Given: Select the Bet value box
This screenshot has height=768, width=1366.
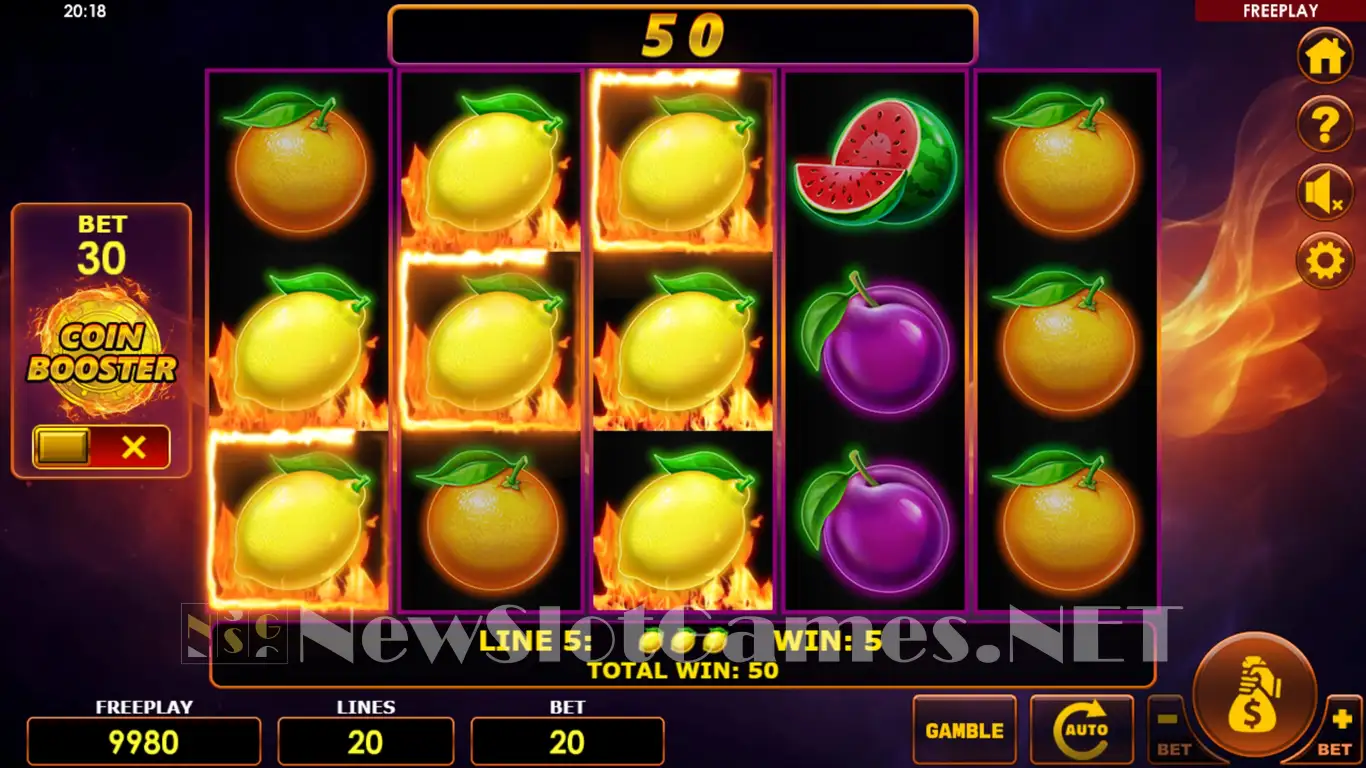Looking at the screenshot, I should pyautogui.click(x=567, y=742).
